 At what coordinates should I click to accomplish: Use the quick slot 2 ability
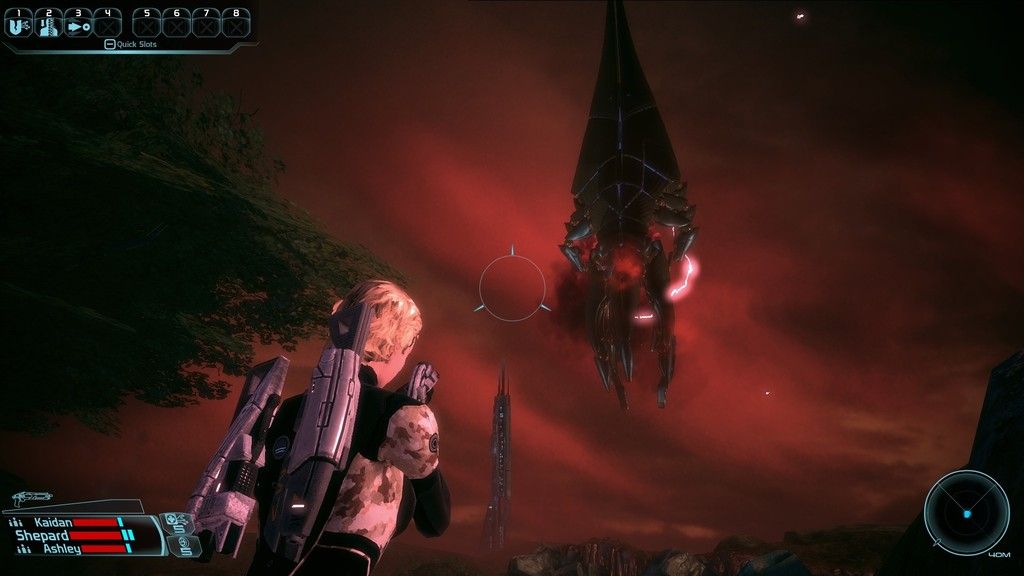48,24
